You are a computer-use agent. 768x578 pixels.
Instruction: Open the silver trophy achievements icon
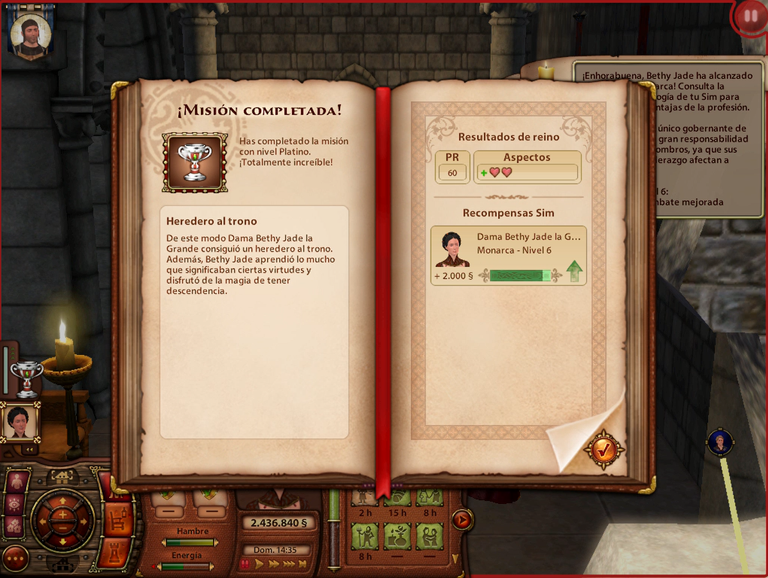(25, 377)
